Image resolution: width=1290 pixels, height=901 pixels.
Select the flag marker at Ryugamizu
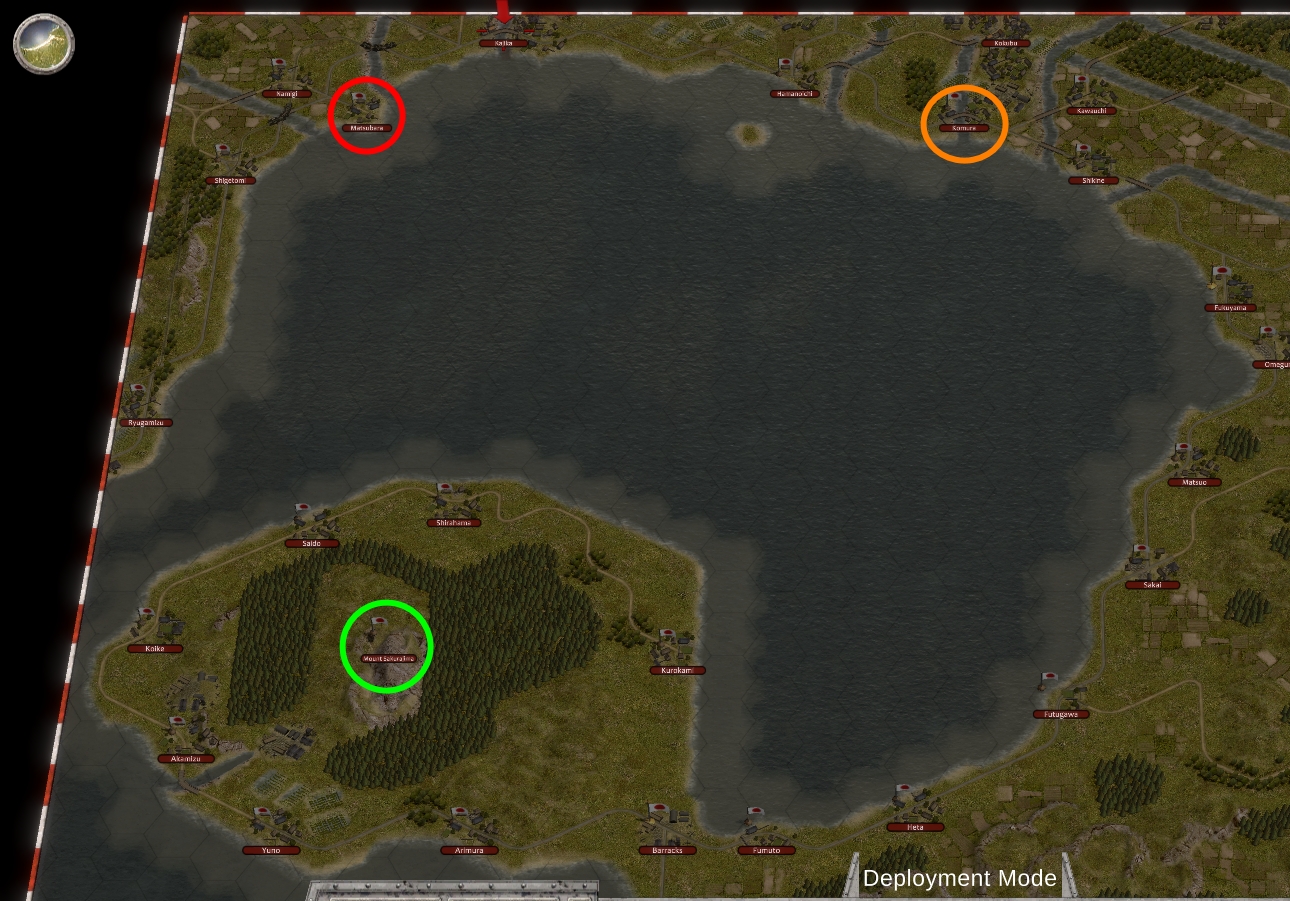[138, 386]
